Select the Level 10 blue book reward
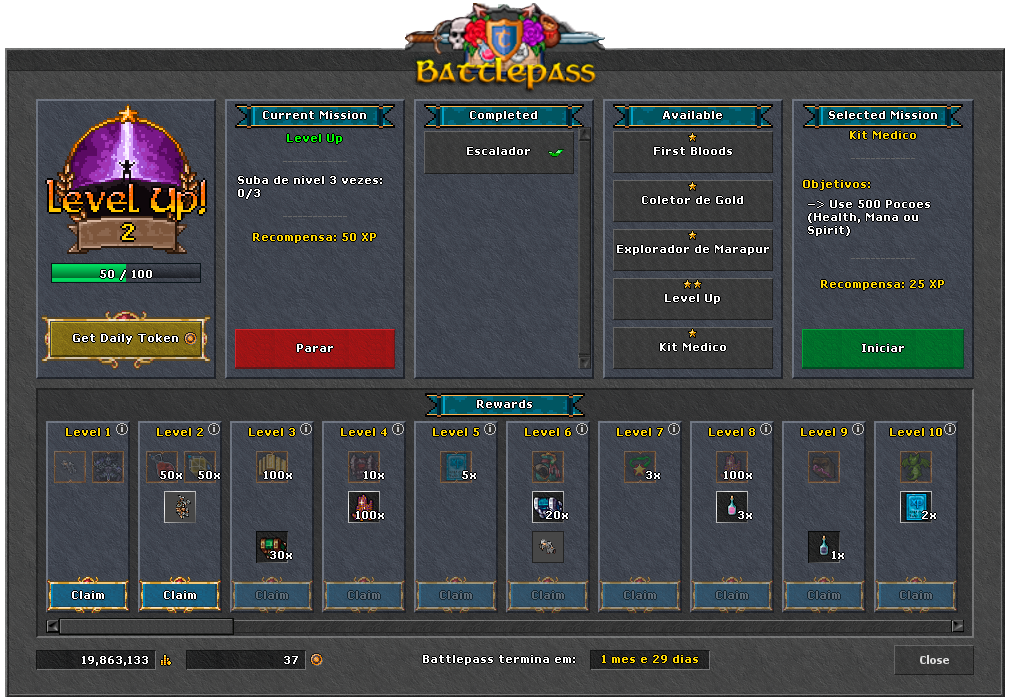Image resolution: width=1010 pixels, height=700 pixels. (x=914, y=506)
